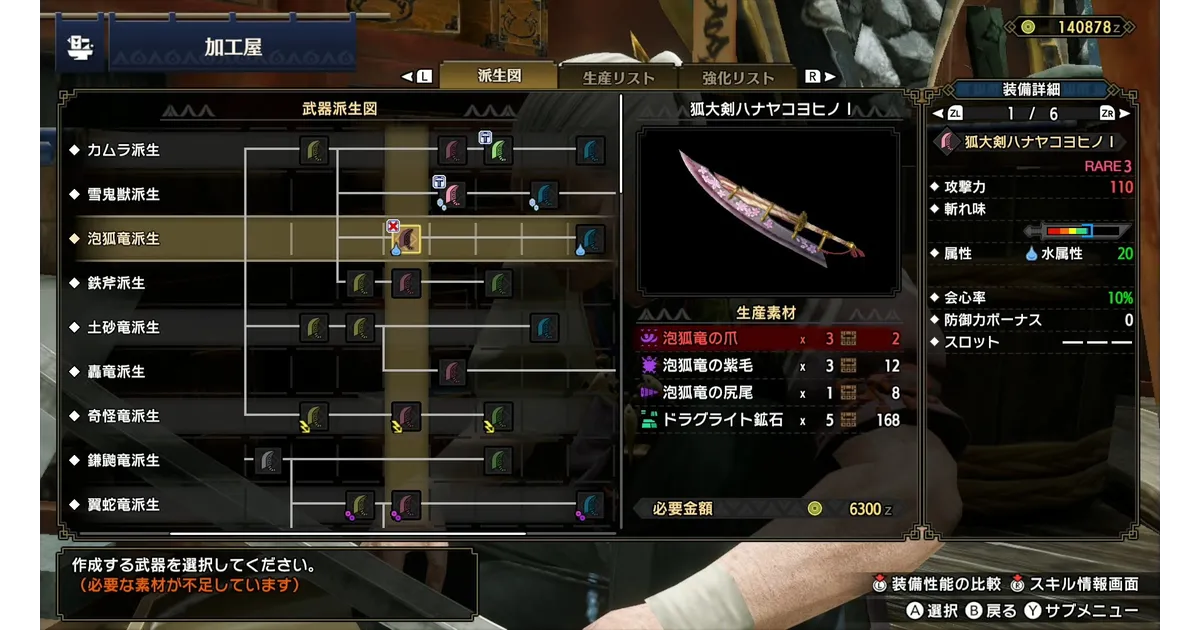Choose the 轟竜派生 tree row
Screen dimensions: 1200x630
click(116, 371)
